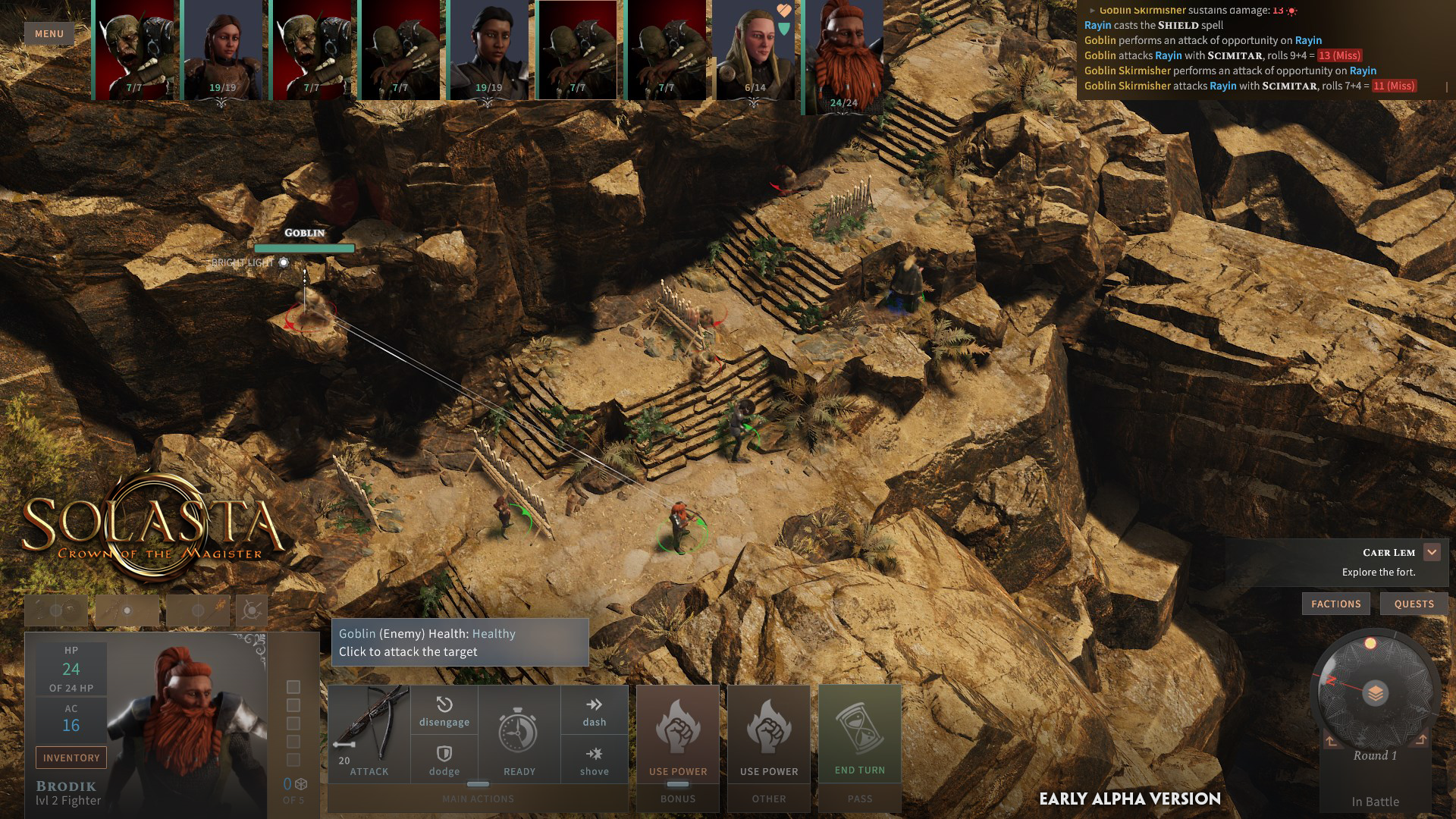Click the Shove action icon
1456x819 pixels.
(x=595, y=759)
